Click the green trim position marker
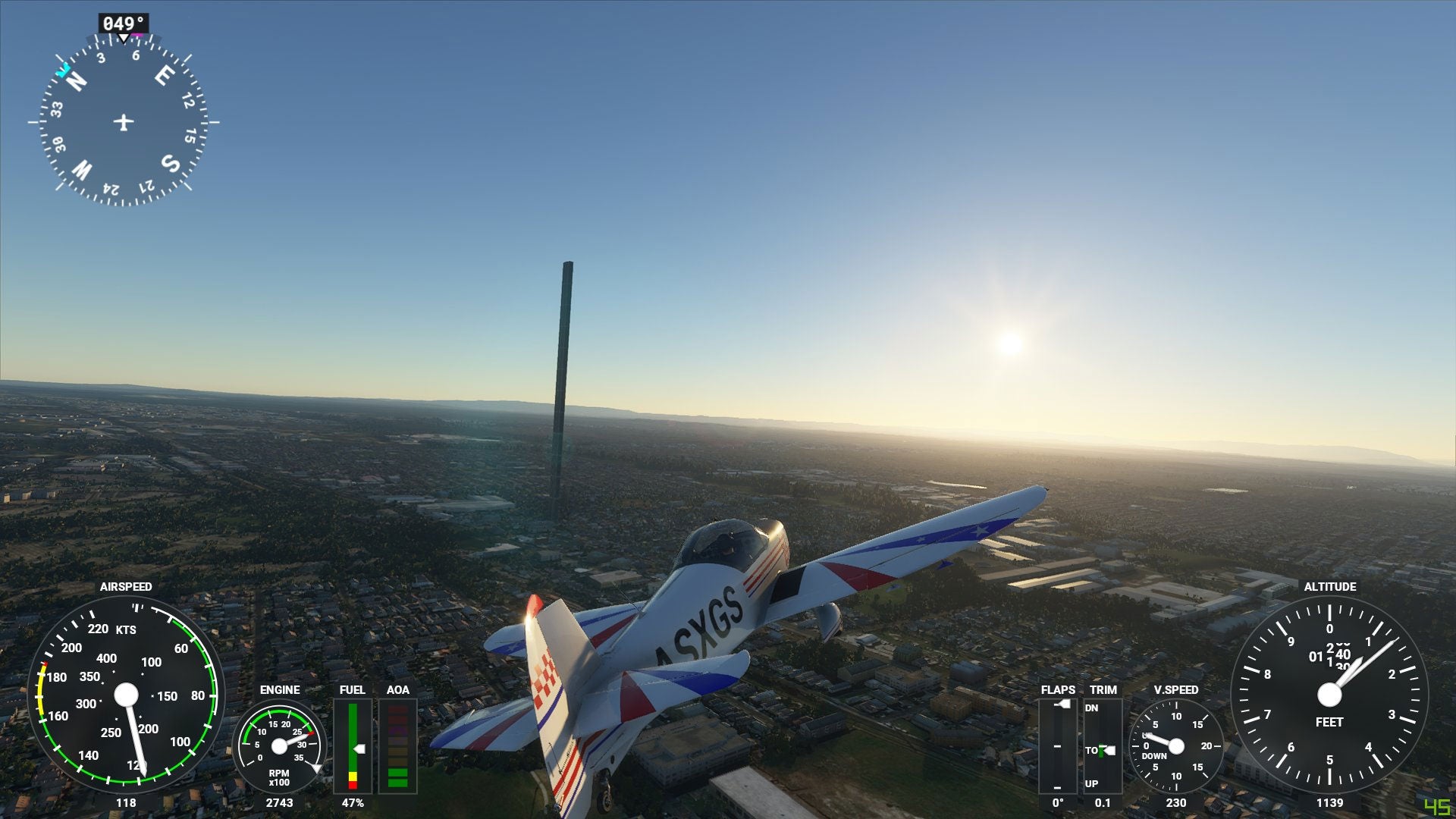The image size is (1456, 819). coord(1100,749)
